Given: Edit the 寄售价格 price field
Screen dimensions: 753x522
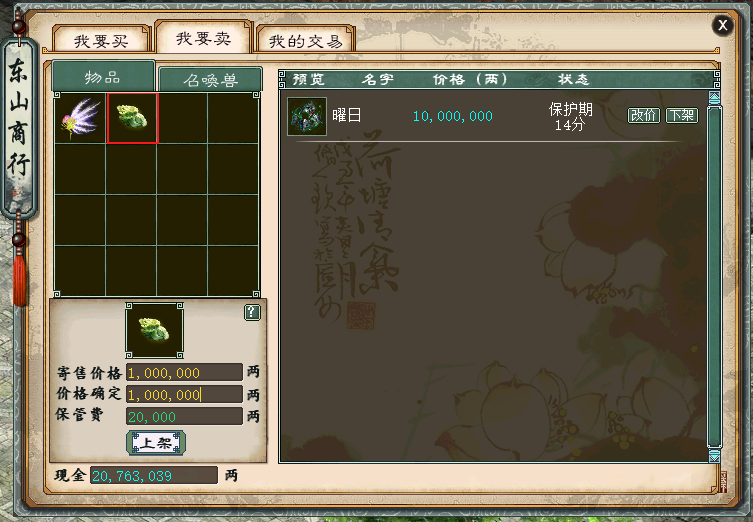Looking at the screenshot, I should tap(184, 373).
